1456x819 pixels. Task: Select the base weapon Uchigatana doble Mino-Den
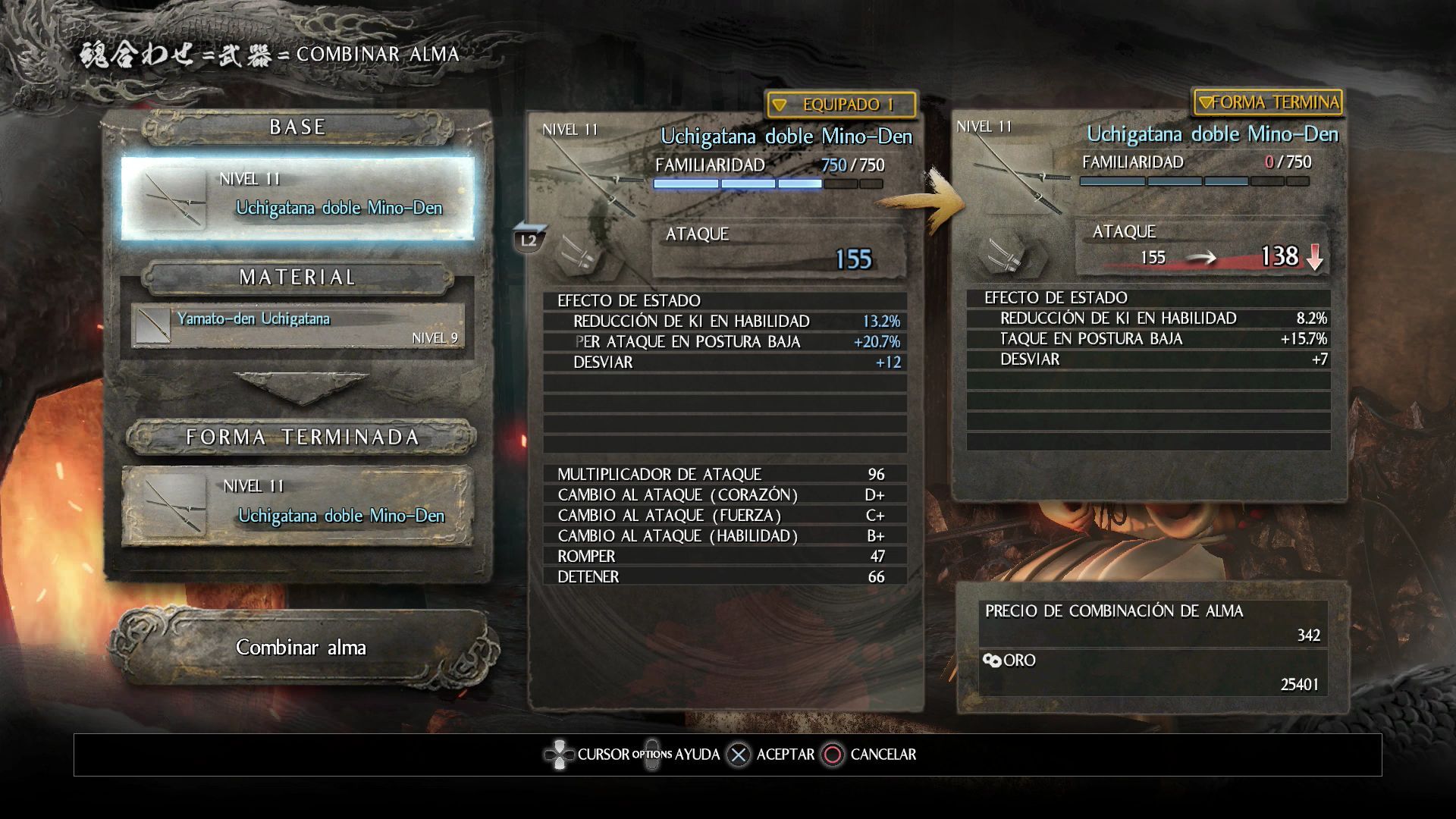[x=298, y=198]
